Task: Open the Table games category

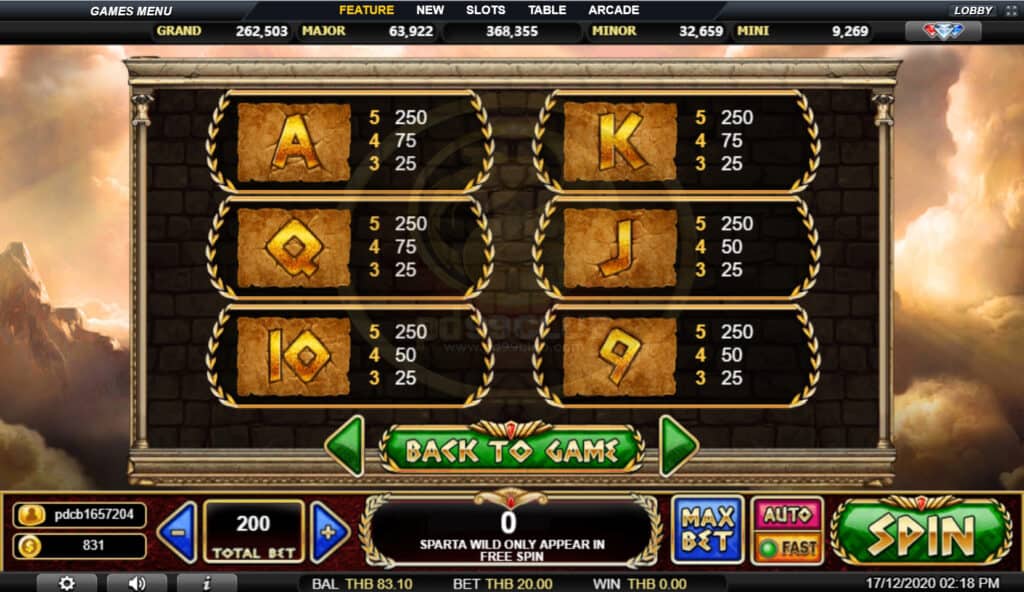Action: tap(547, 10)
